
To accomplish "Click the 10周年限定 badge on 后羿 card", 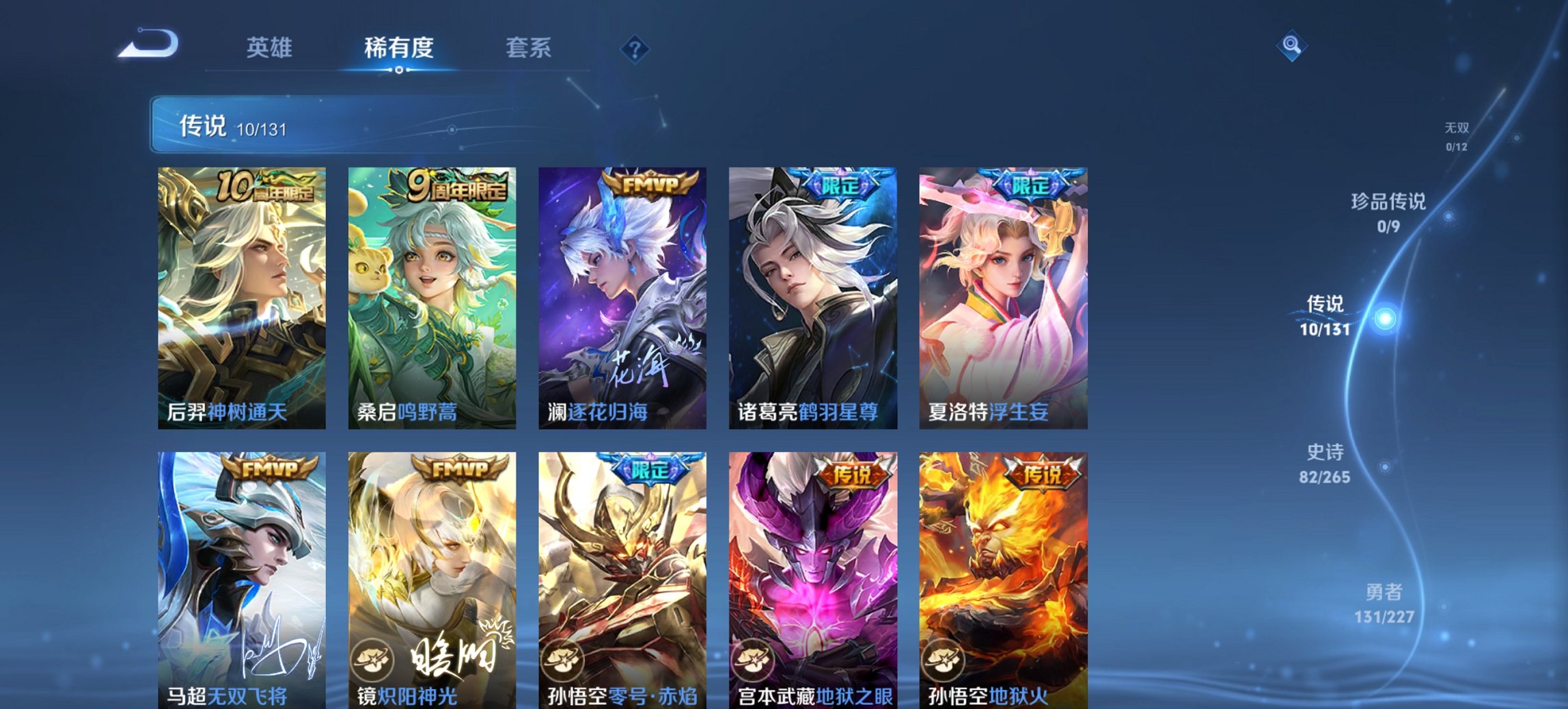I will (x=267, y=183).
